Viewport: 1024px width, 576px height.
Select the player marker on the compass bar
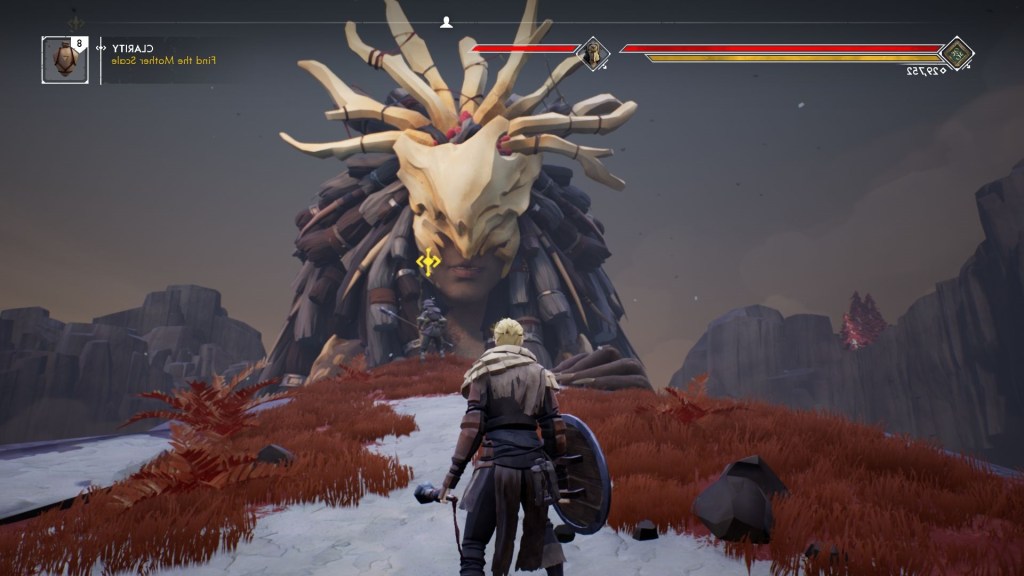click(x=447, y=22)
